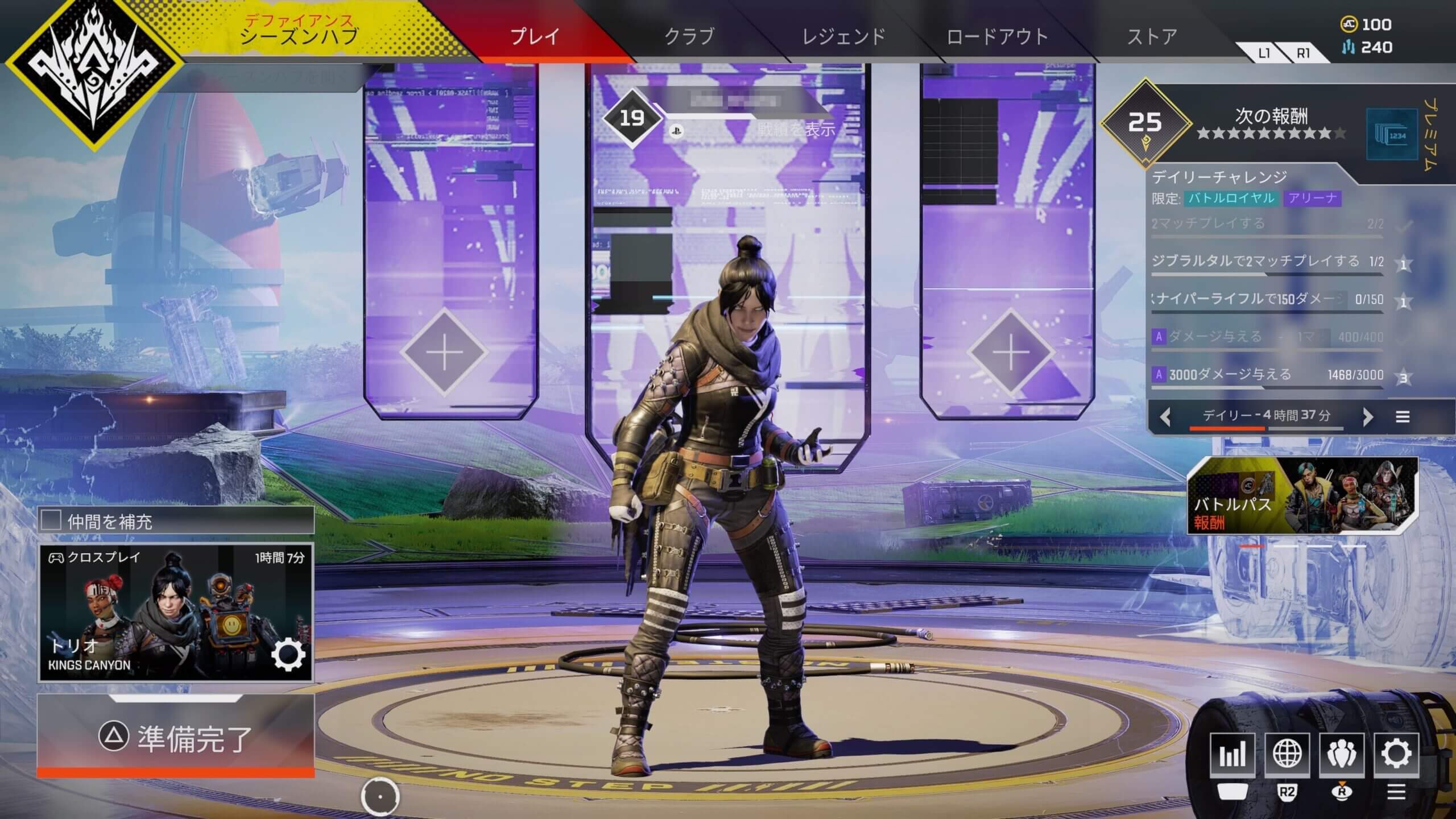Viewport: 1456px width, 819px height.
Task: Open the gear settings icon in corner
Action: click(x=1396, y=754)
